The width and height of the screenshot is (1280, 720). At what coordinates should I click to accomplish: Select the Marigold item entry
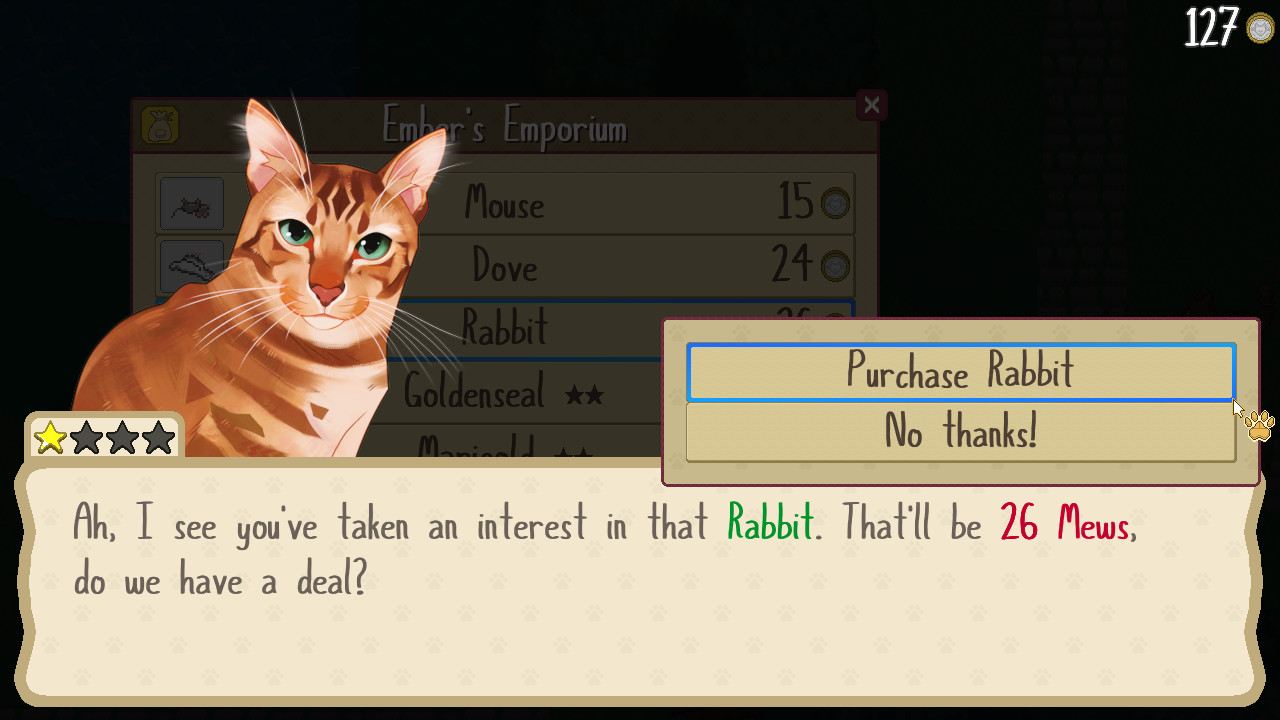coord(490,450)
